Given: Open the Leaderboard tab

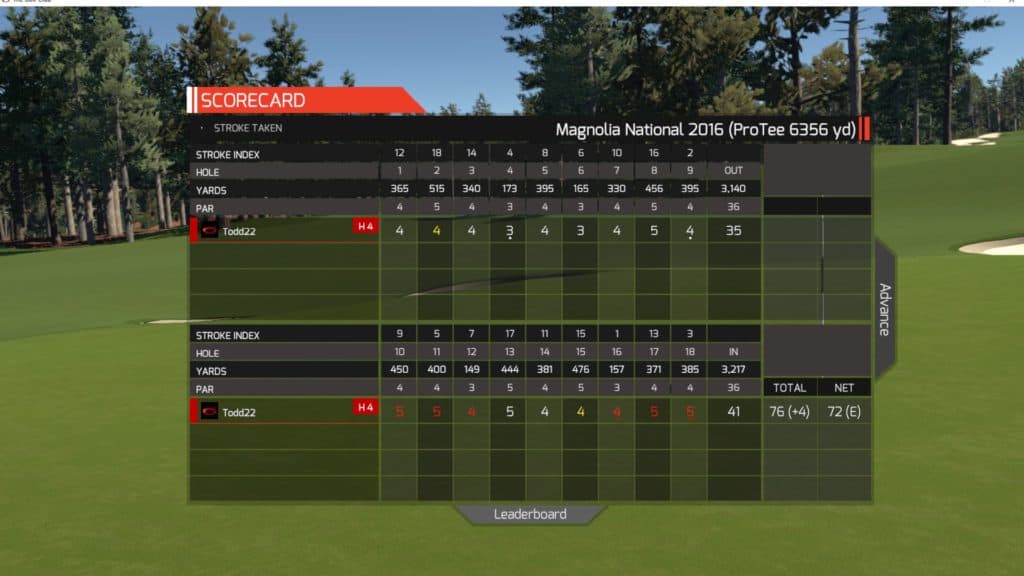Looking at the screenshot, I should point(530,514).
